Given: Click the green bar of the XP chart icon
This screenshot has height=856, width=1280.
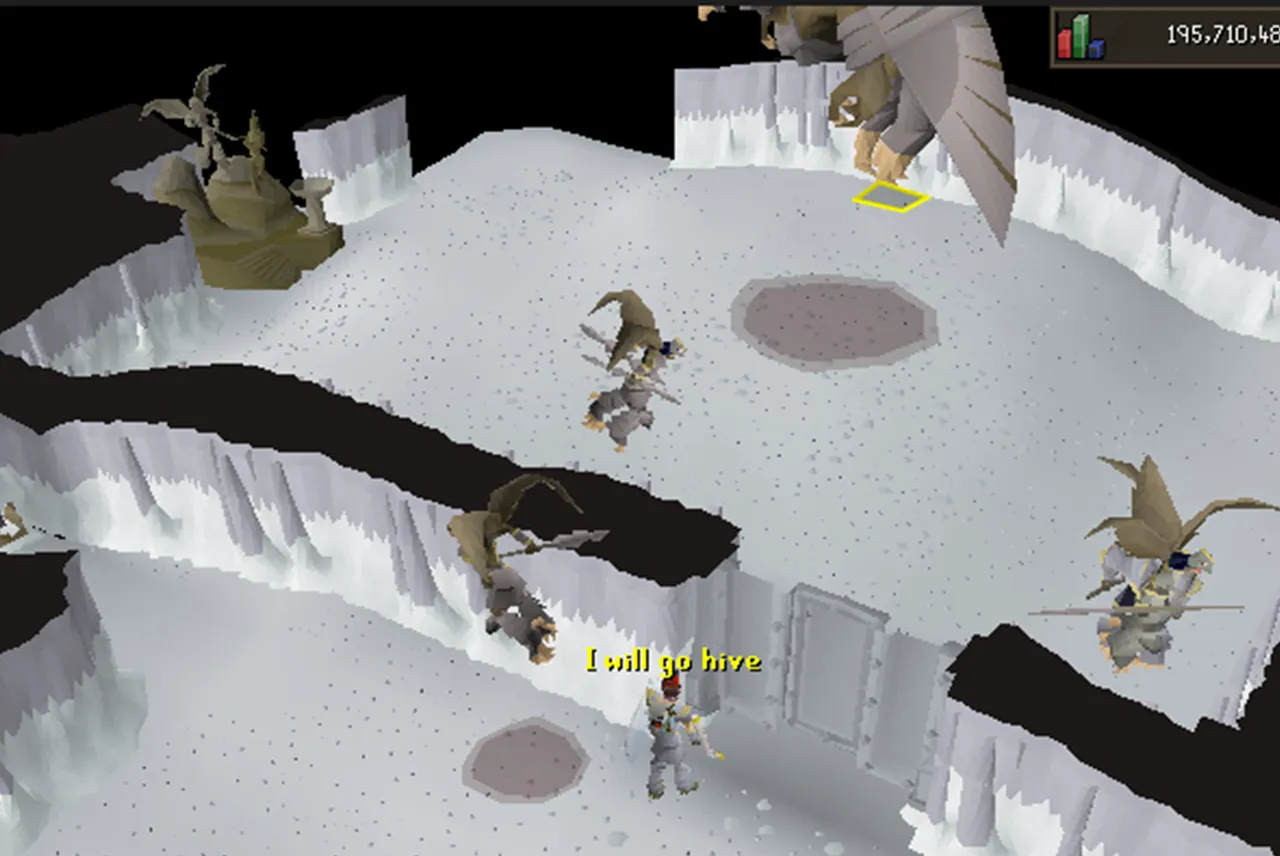Looking at the screenshot, I should 1080,35.
